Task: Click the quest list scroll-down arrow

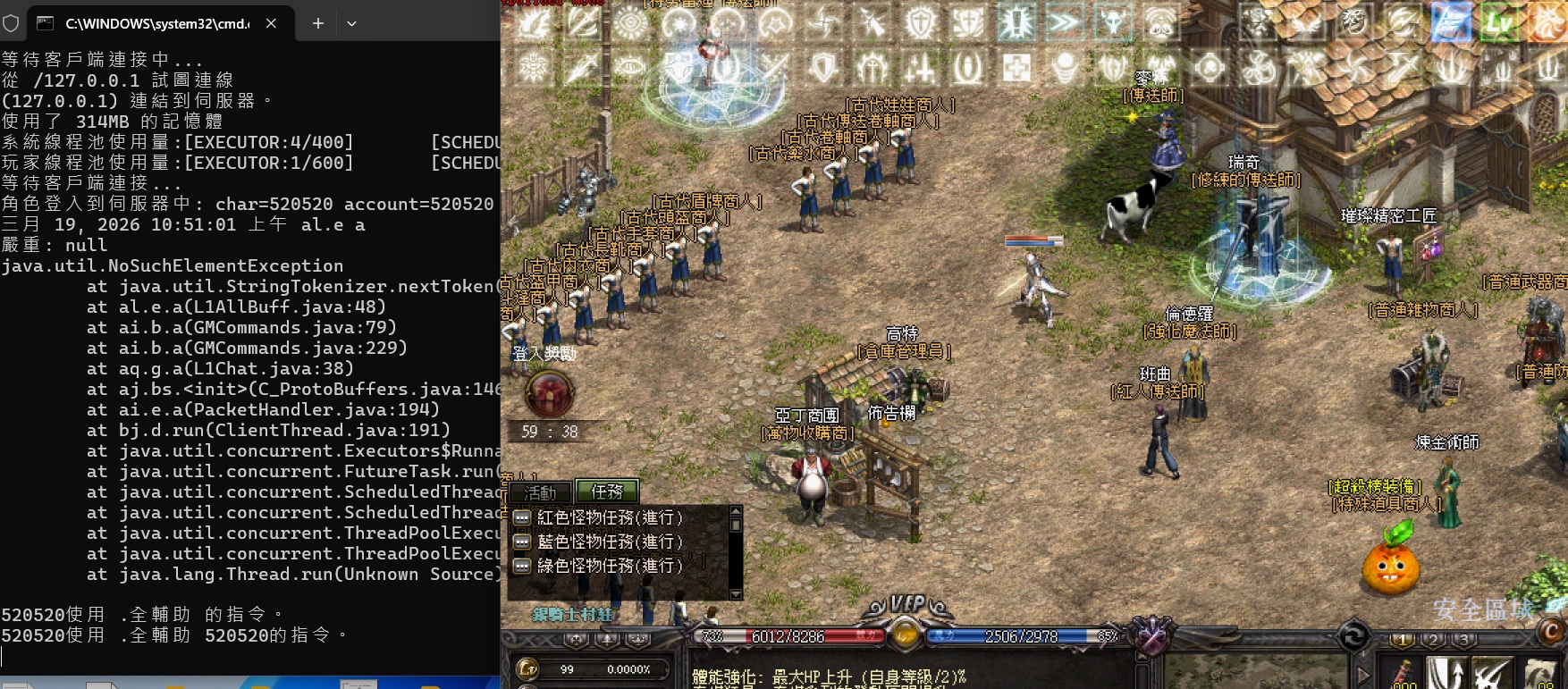Action: point(736,594)
